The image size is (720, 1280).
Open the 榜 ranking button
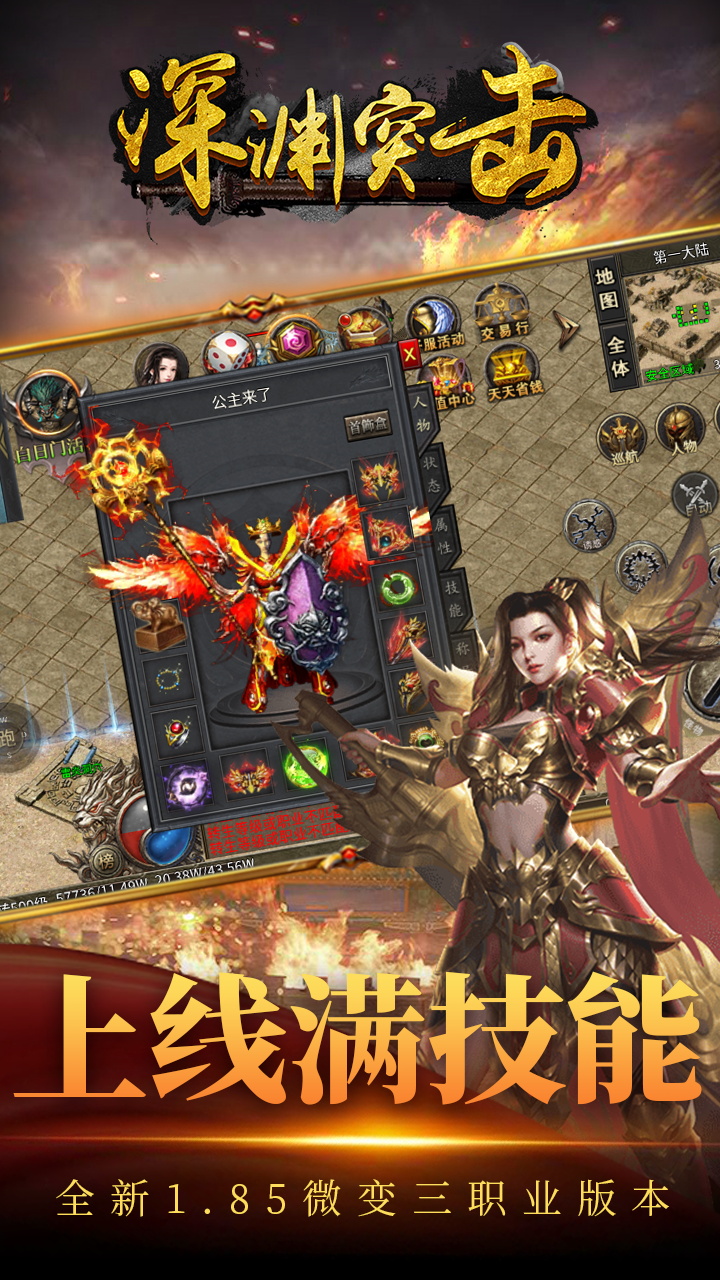click(x=104, y=860)
